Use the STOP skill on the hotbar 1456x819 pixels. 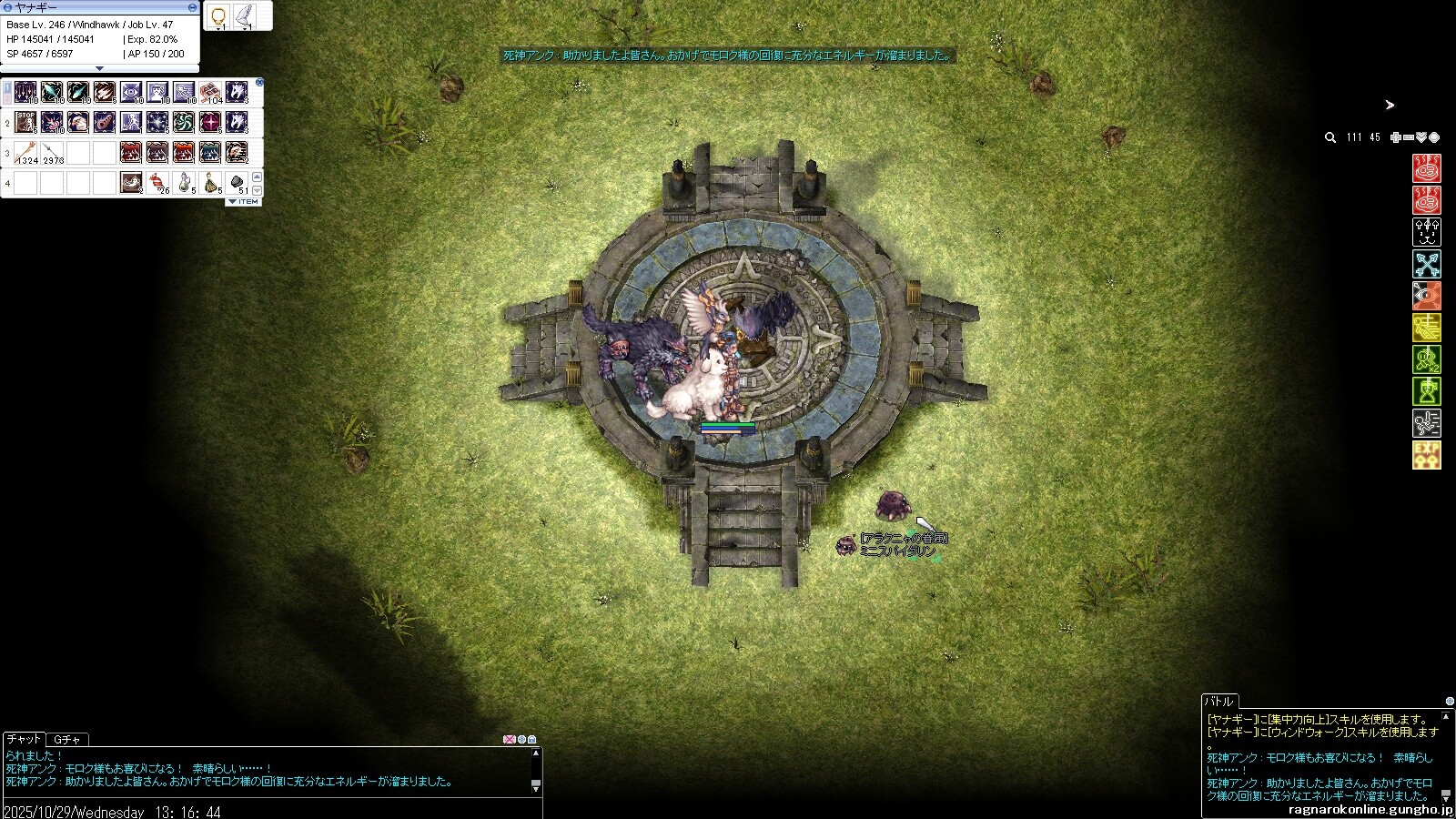[25, 122]
